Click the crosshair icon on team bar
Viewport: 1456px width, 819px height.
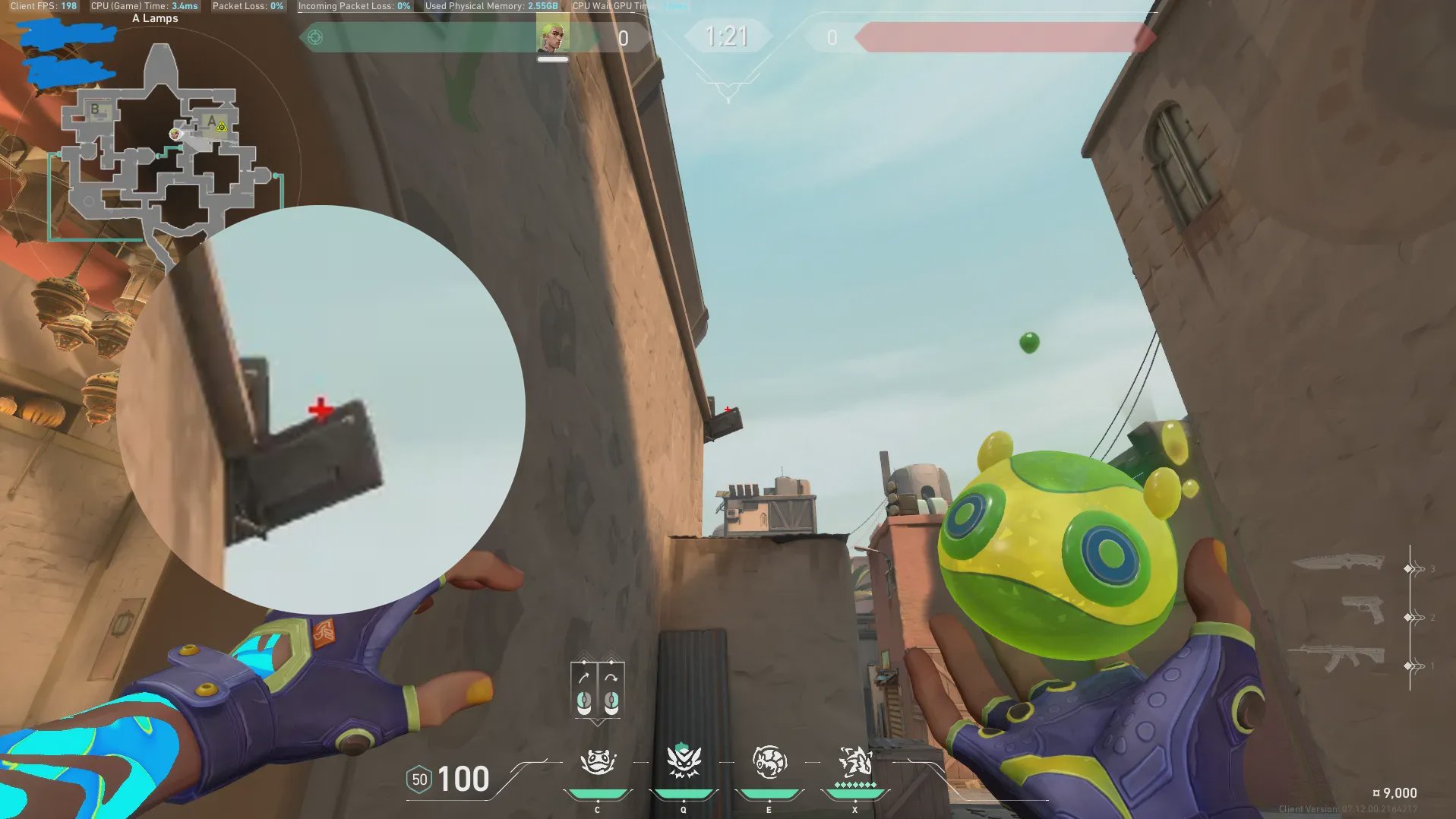click(x=315, y=37)
